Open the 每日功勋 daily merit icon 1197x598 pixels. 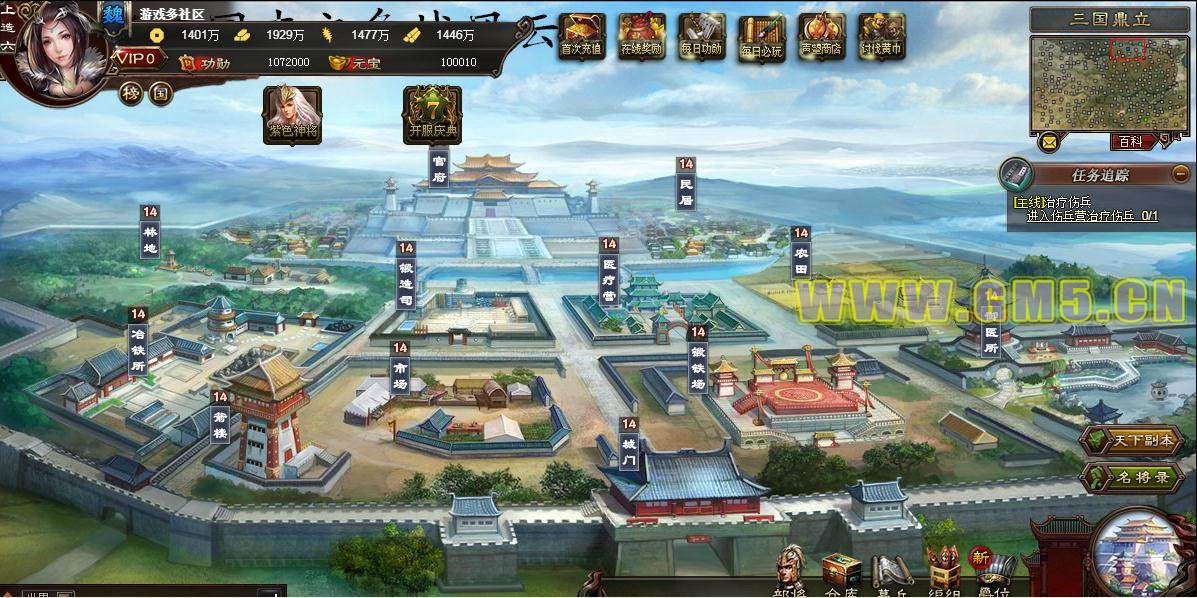(701, 35)
